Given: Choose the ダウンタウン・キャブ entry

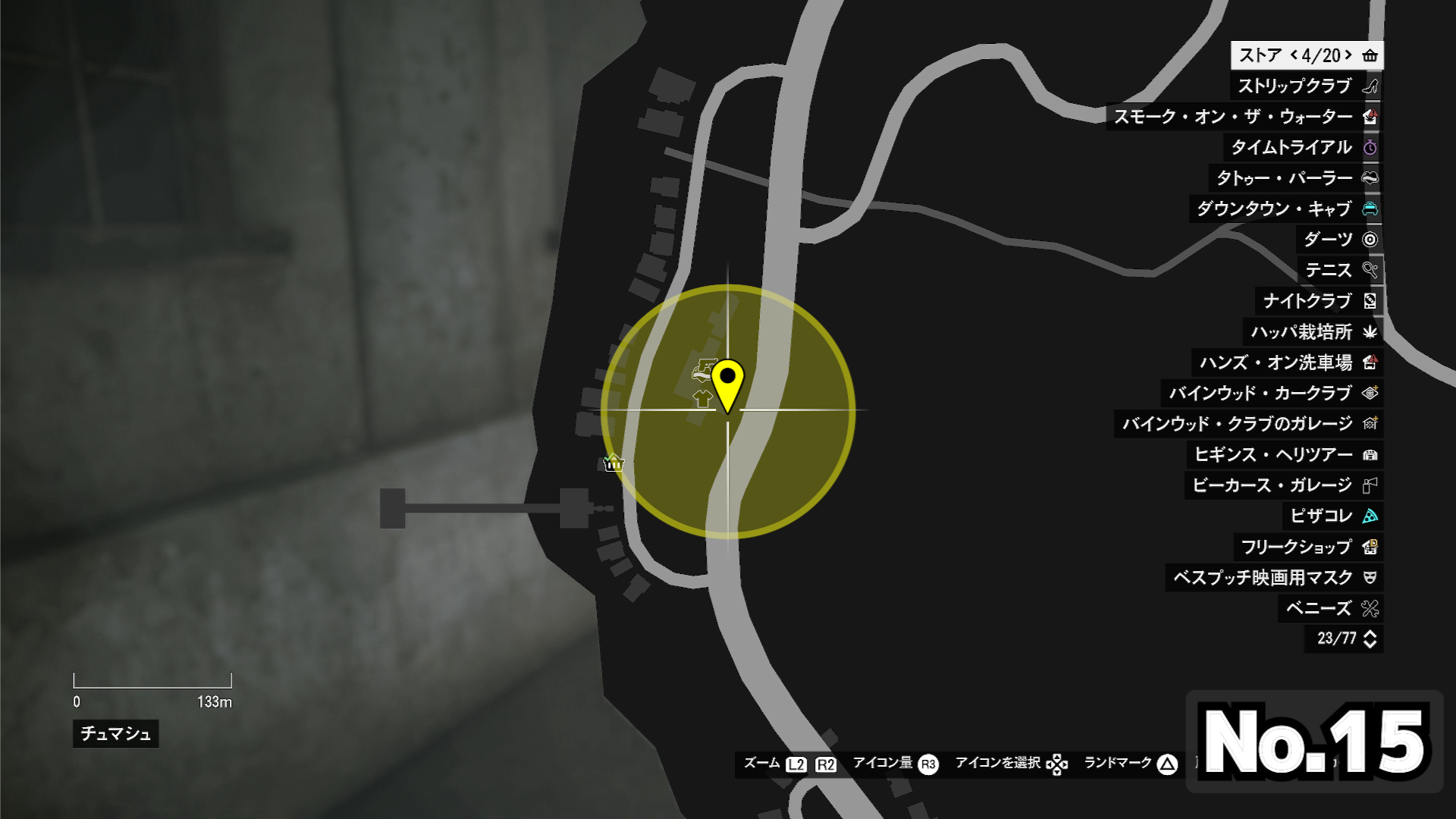Looking at the screenshot, I should tap(1285, 209).
